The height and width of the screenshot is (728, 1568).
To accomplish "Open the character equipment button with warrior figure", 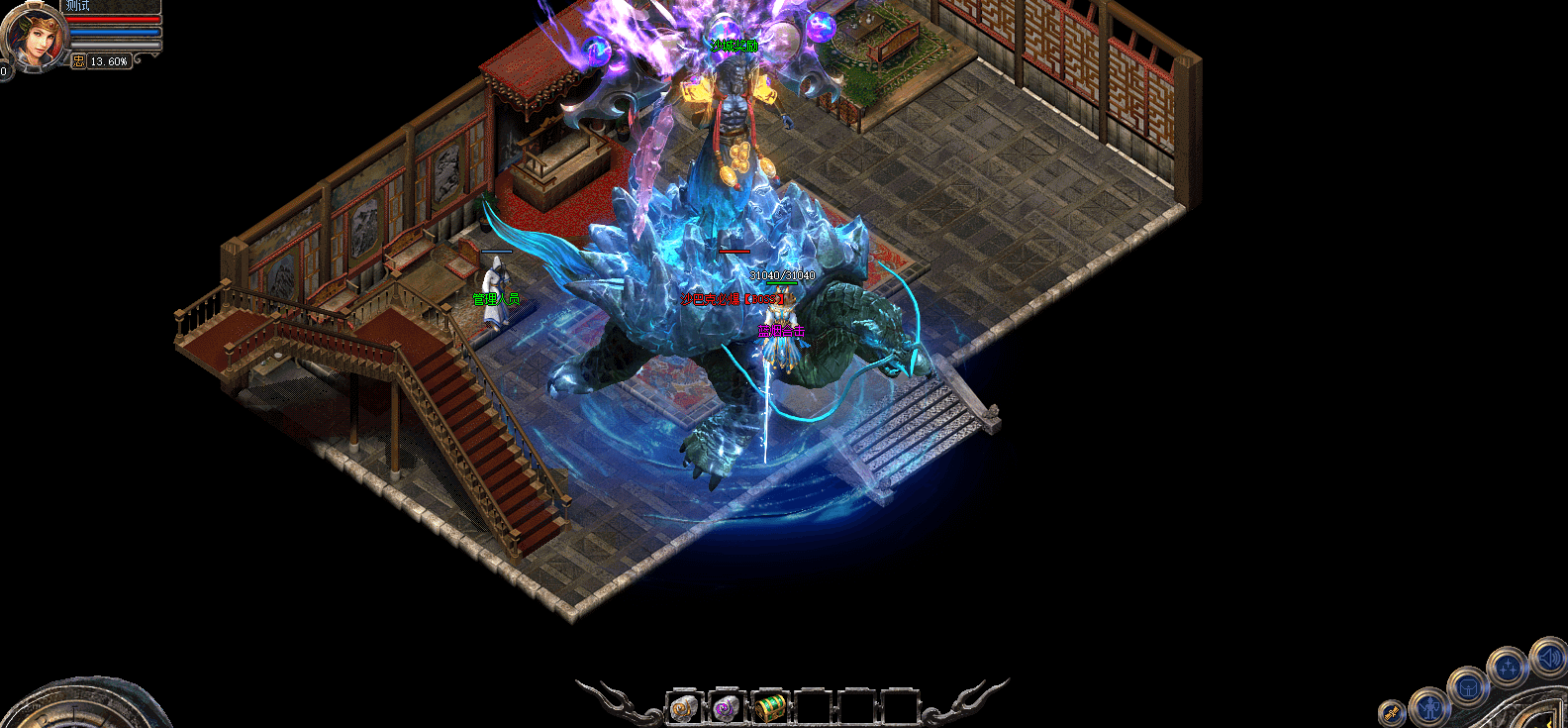I will click(x=1429, y=706).
